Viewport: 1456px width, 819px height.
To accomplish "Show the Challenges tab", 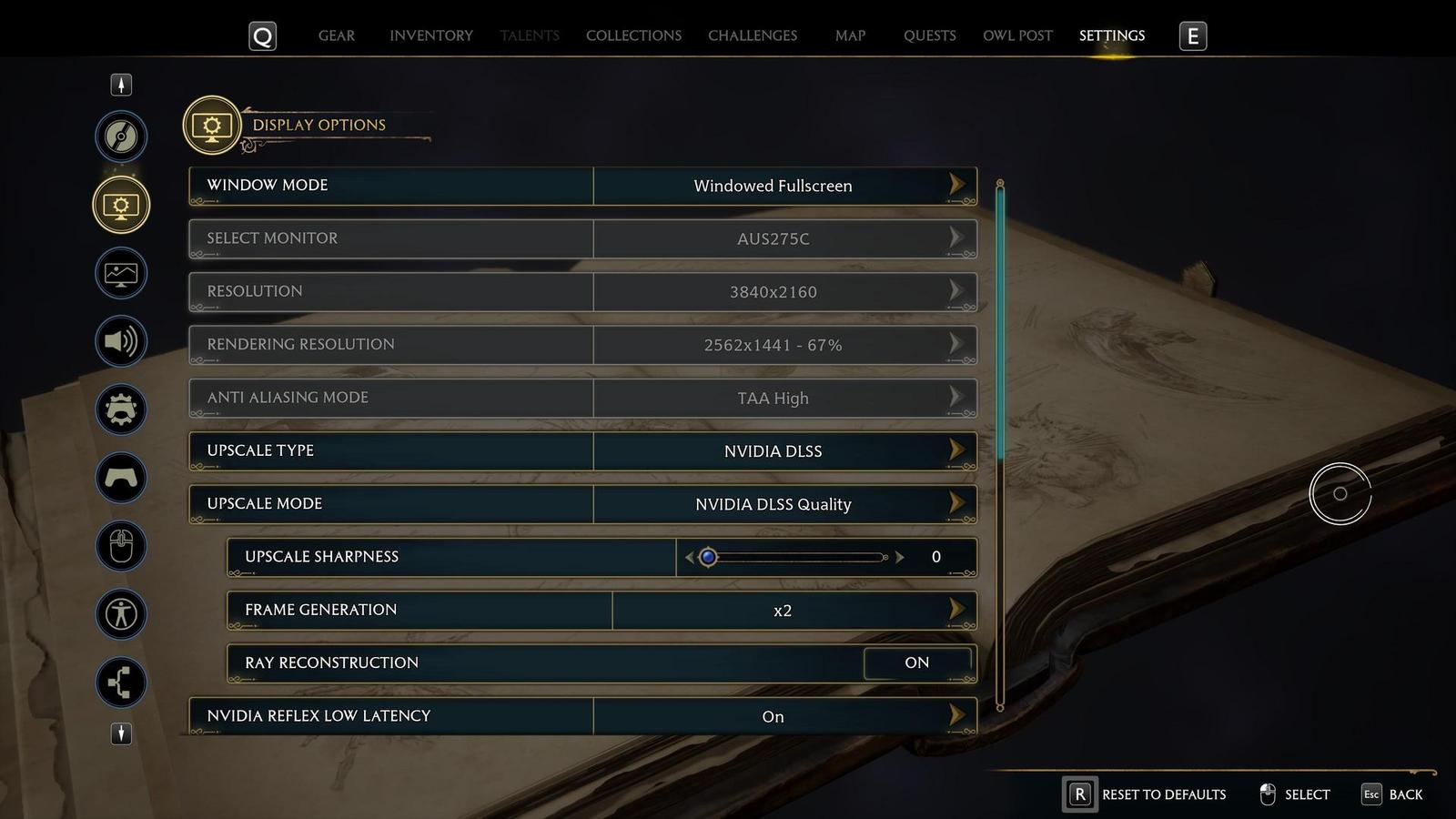I will pos(753,35).
